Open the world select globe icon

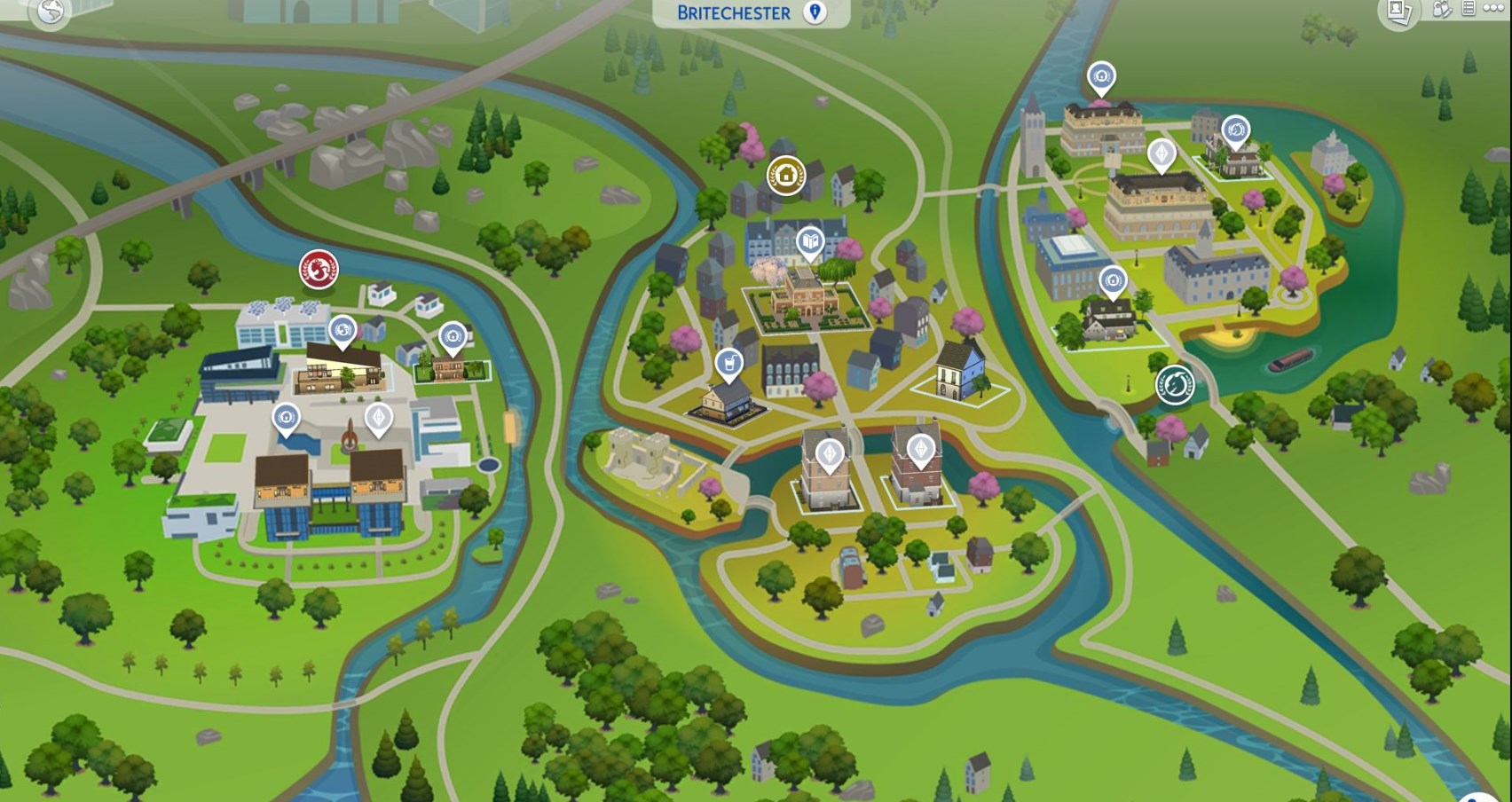50,12
